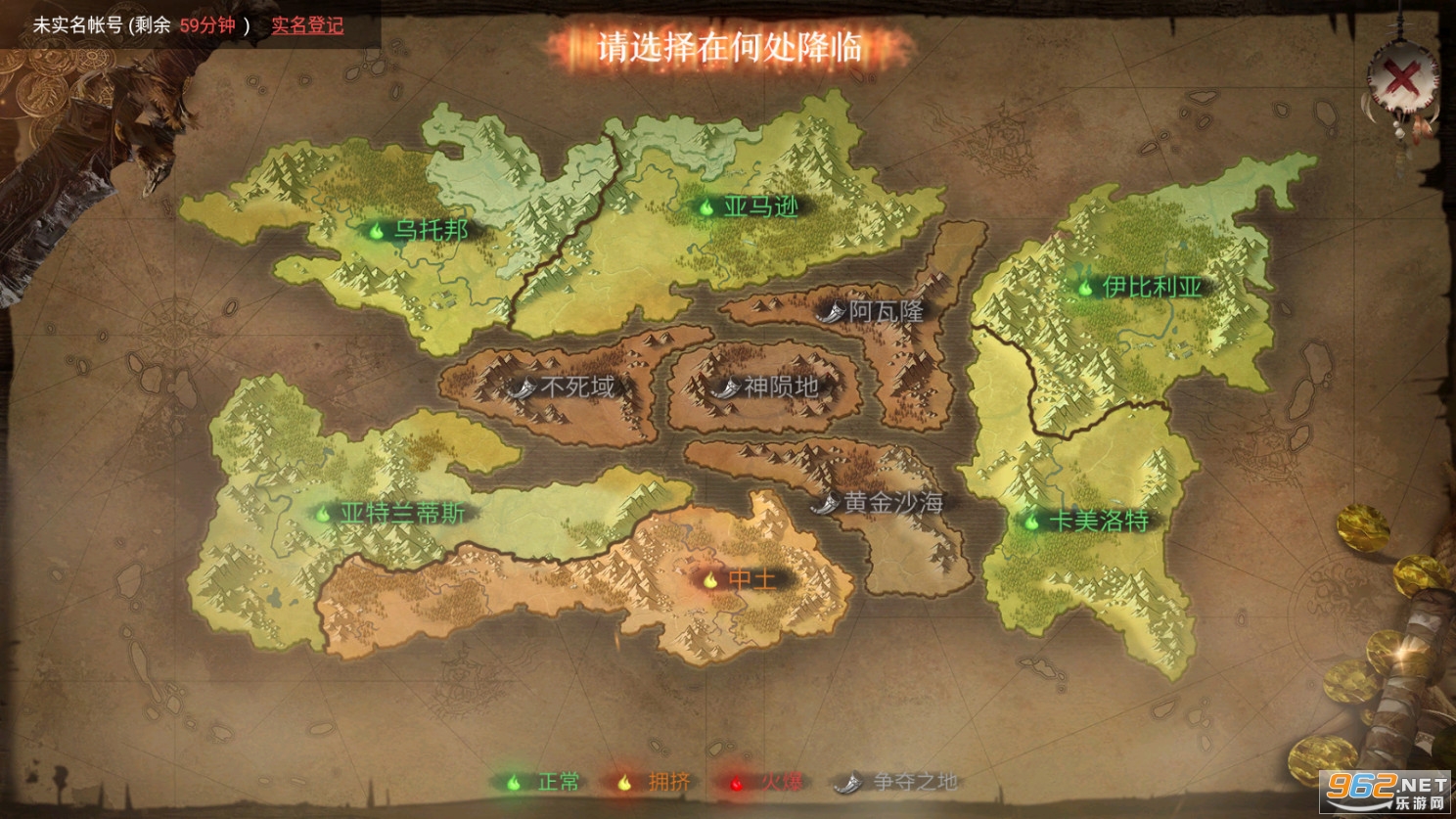Click the 阿瓦隆 contested zone

pos(874,312)
